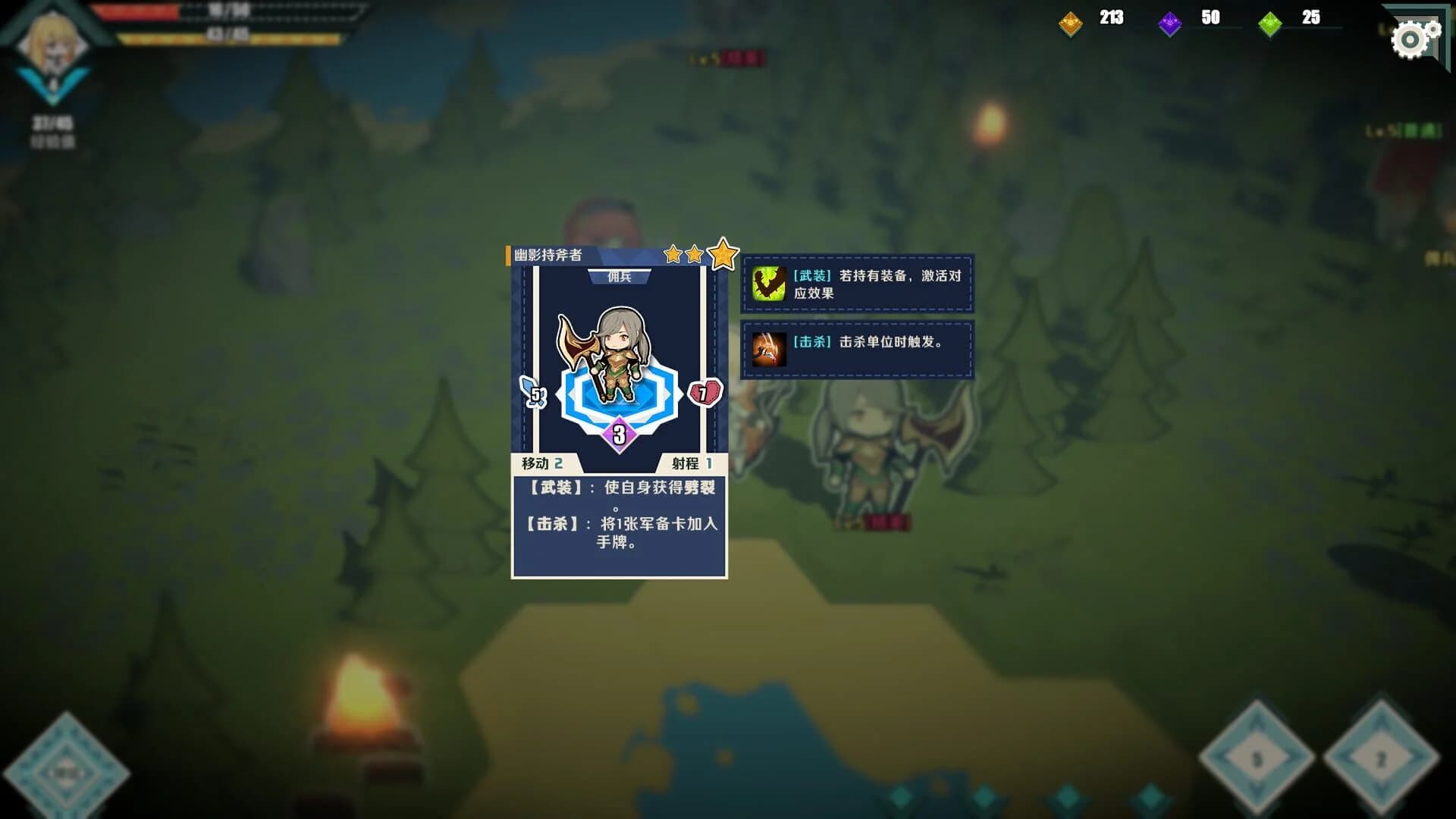Image resolution: width=1456 pixels, height=819 pixels.
Task: Toggle the second star above the card art
Action: (696, 256)
